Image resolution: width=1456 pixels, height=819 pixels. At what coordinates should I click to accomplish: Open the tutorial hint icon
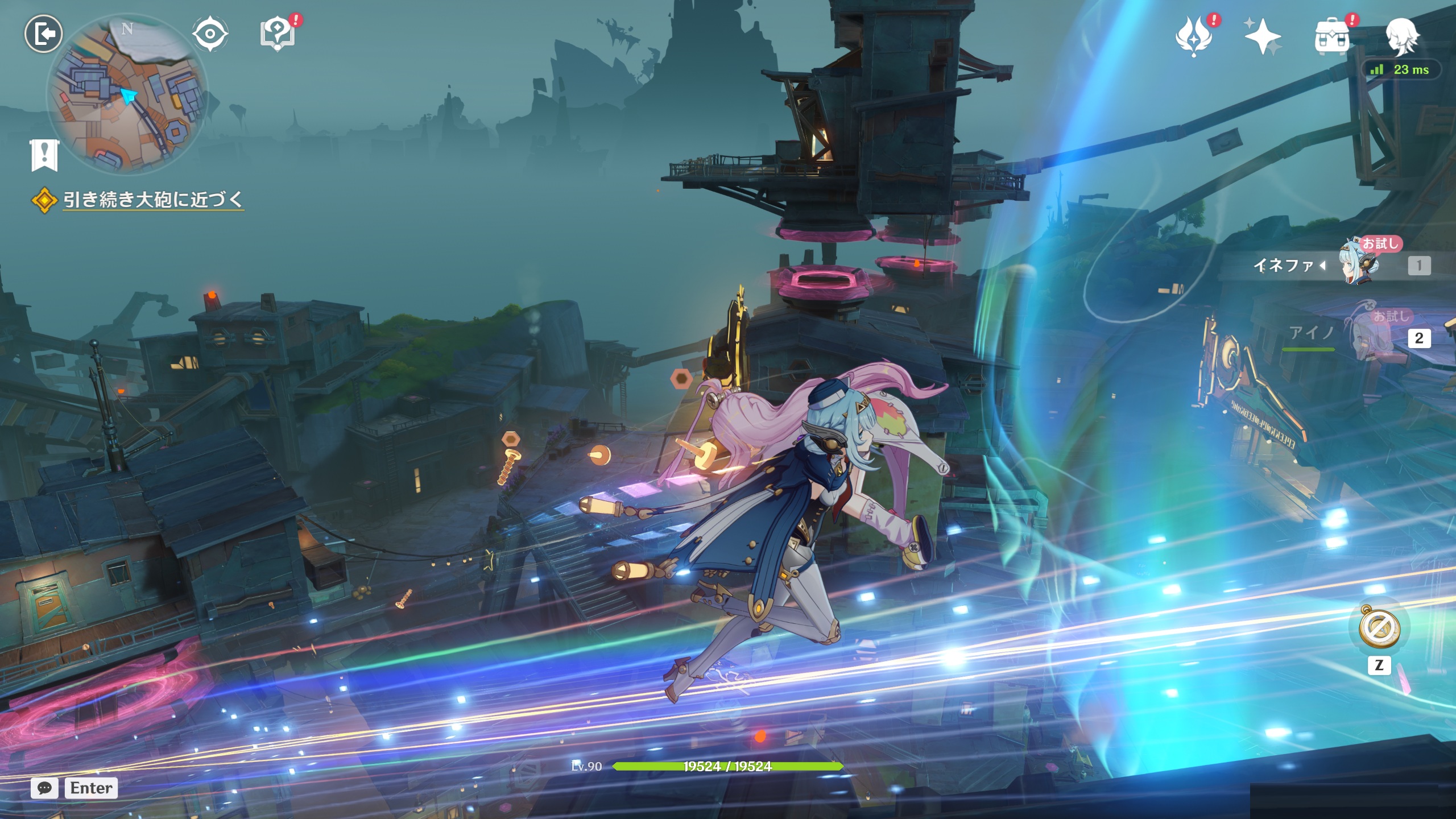pyautogui.click(x=278, y=34)
